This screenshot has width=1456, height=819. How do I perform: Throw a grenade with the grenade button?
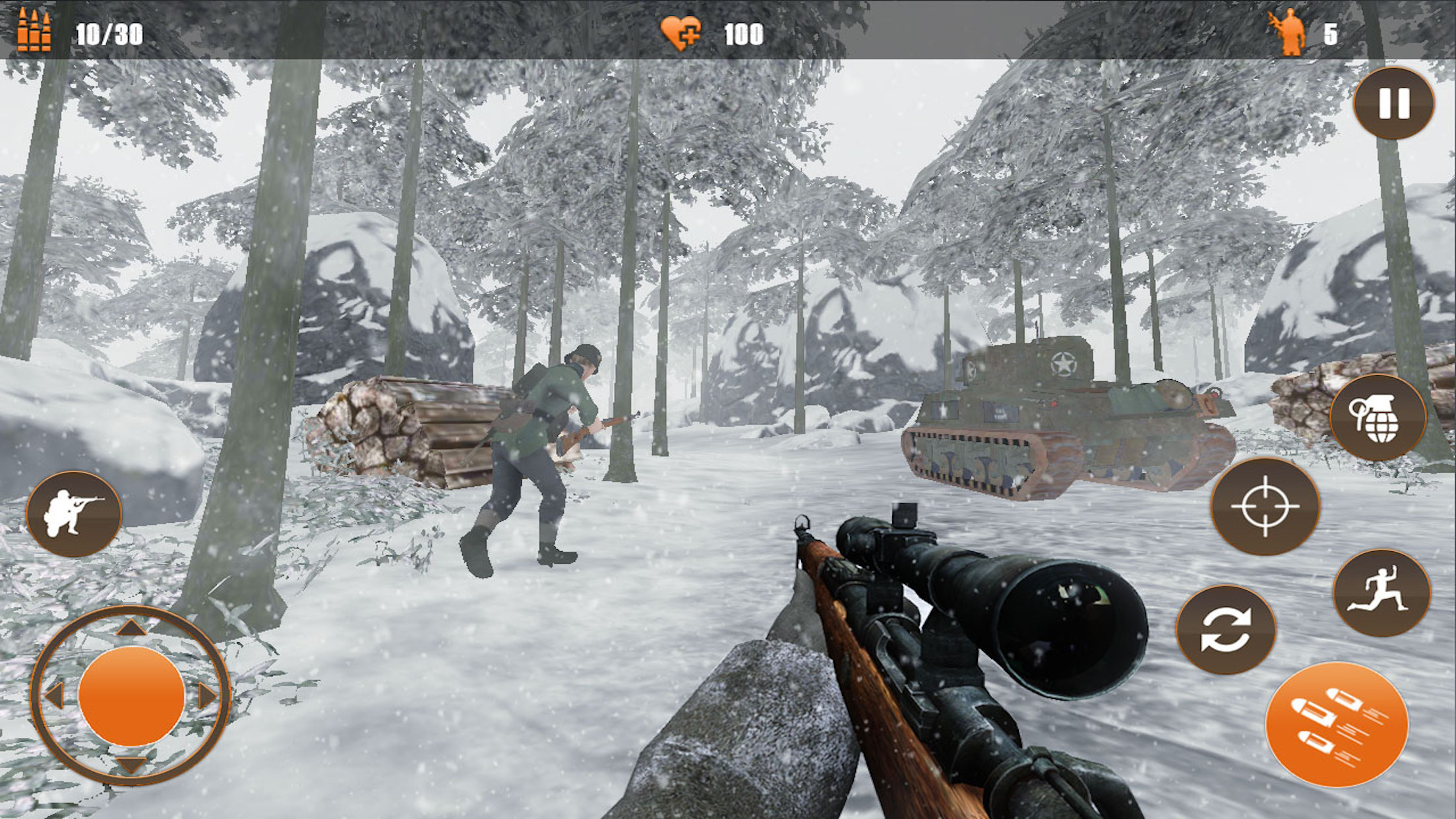(x=1378, y=418)
